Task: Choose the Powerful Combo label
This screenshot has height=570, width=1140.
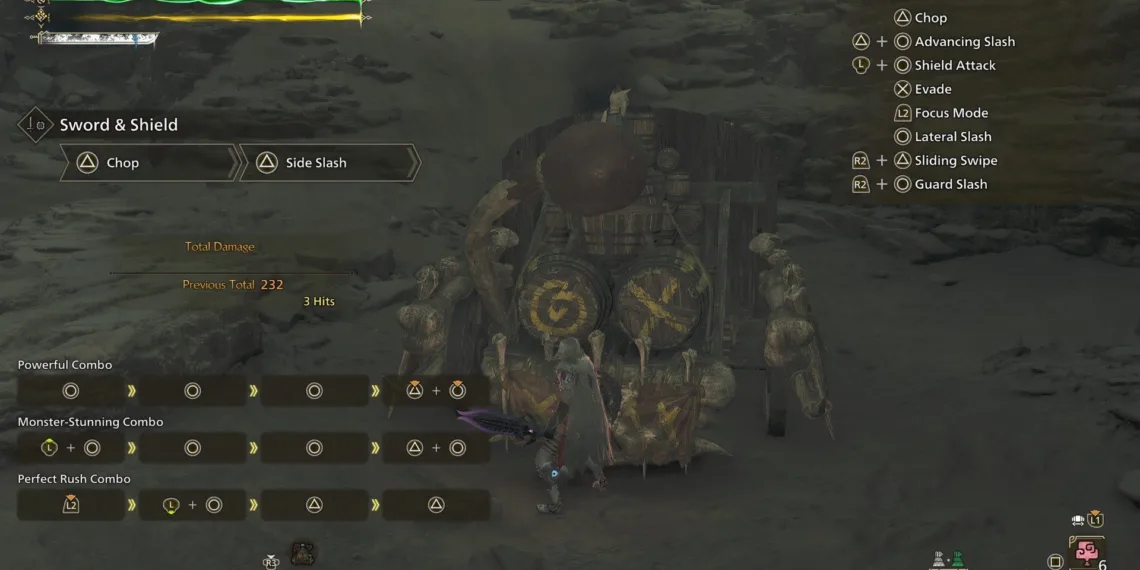Action: (65, 365)
